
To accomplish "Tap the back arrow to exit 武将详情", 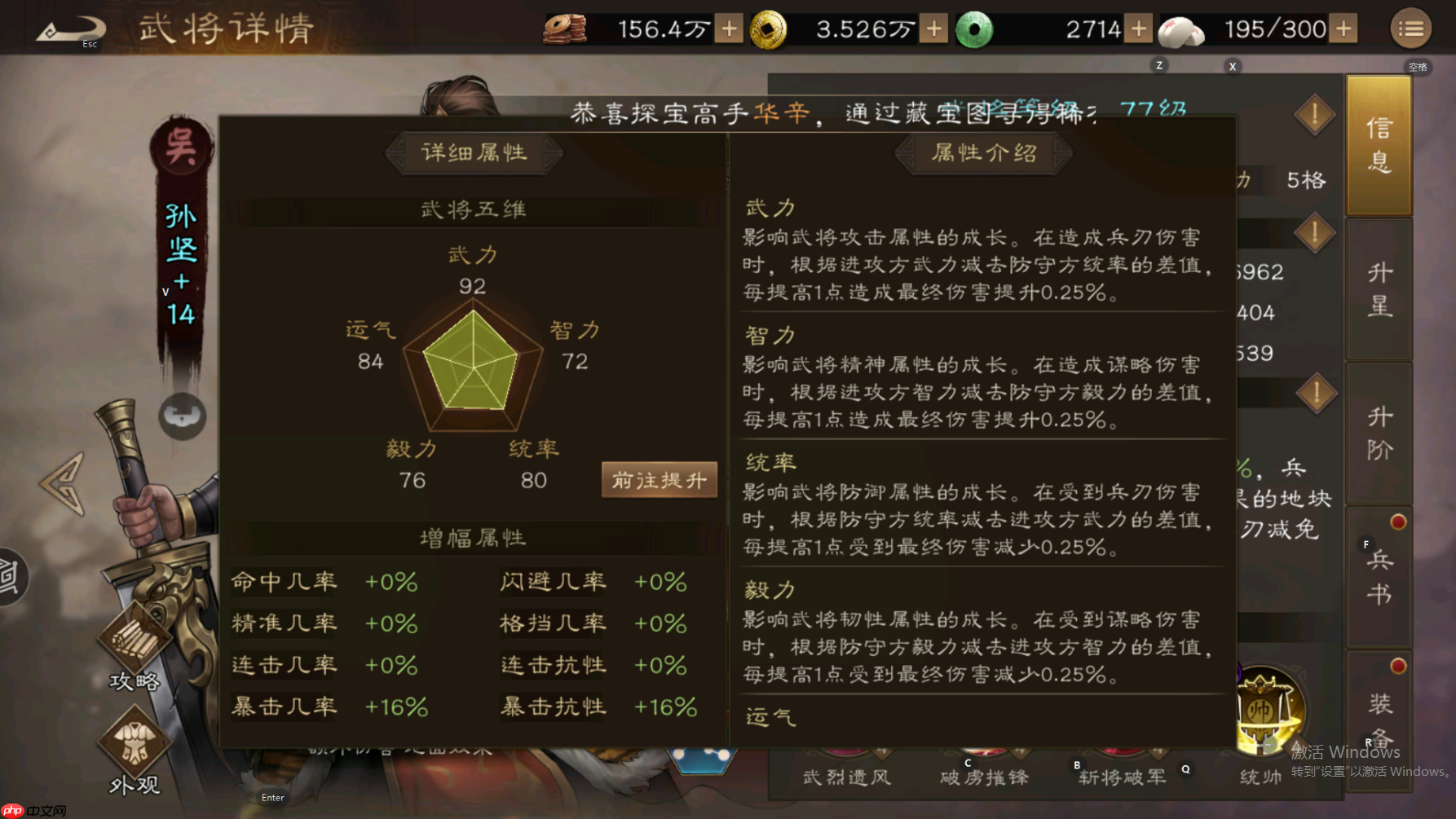I will coord(69,27).
